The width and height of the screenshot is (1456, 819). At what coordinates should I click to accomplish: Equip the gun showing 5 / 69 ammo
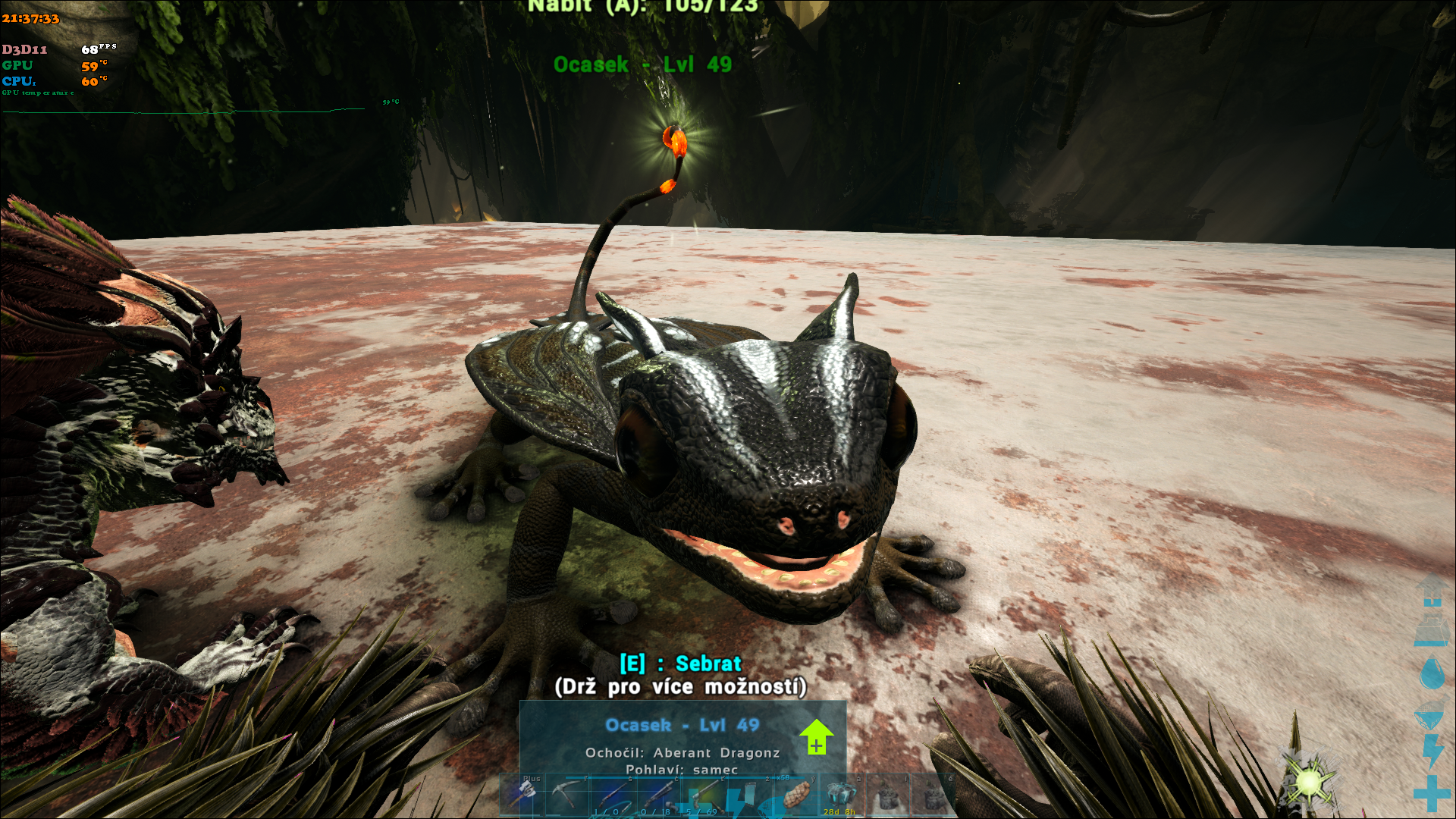[704, 795]
